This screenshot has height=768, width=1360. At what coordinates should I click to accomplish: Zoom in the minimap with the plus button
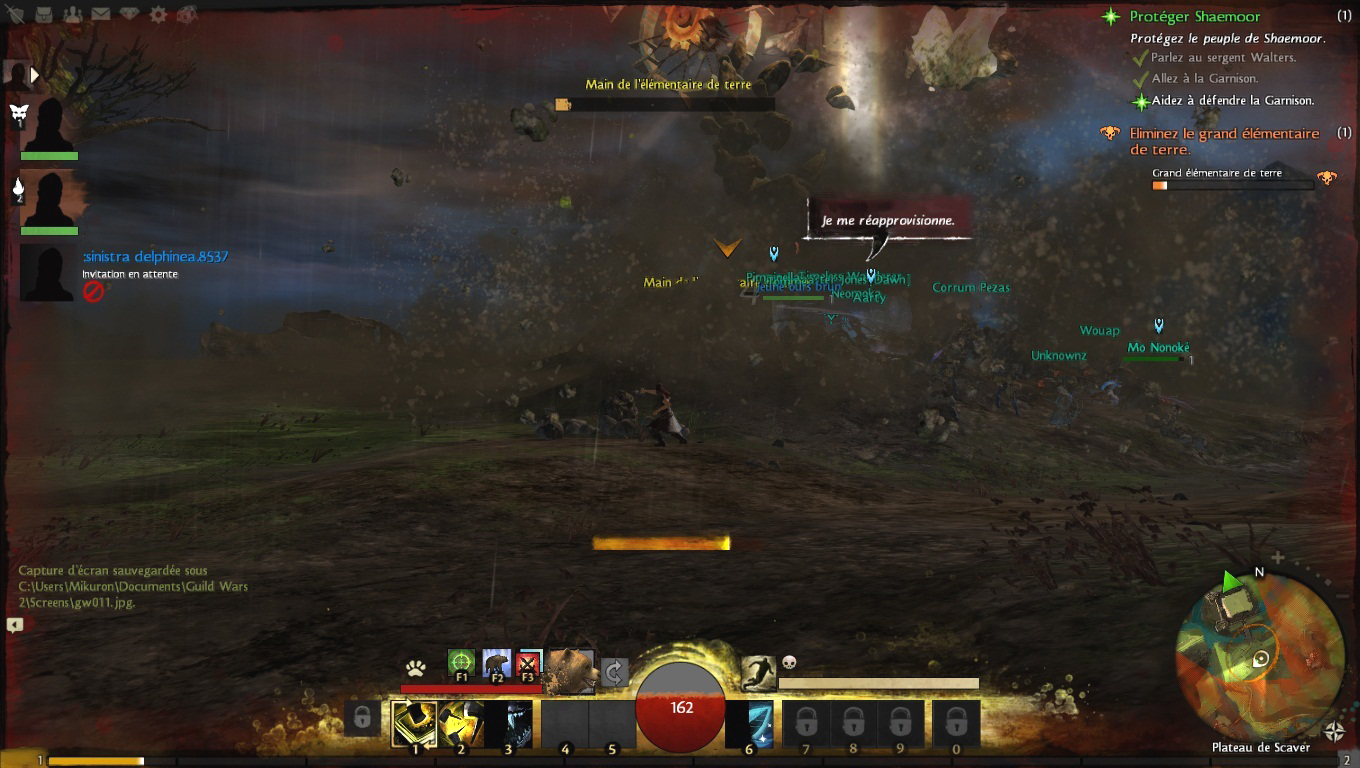pos(1278,558)
